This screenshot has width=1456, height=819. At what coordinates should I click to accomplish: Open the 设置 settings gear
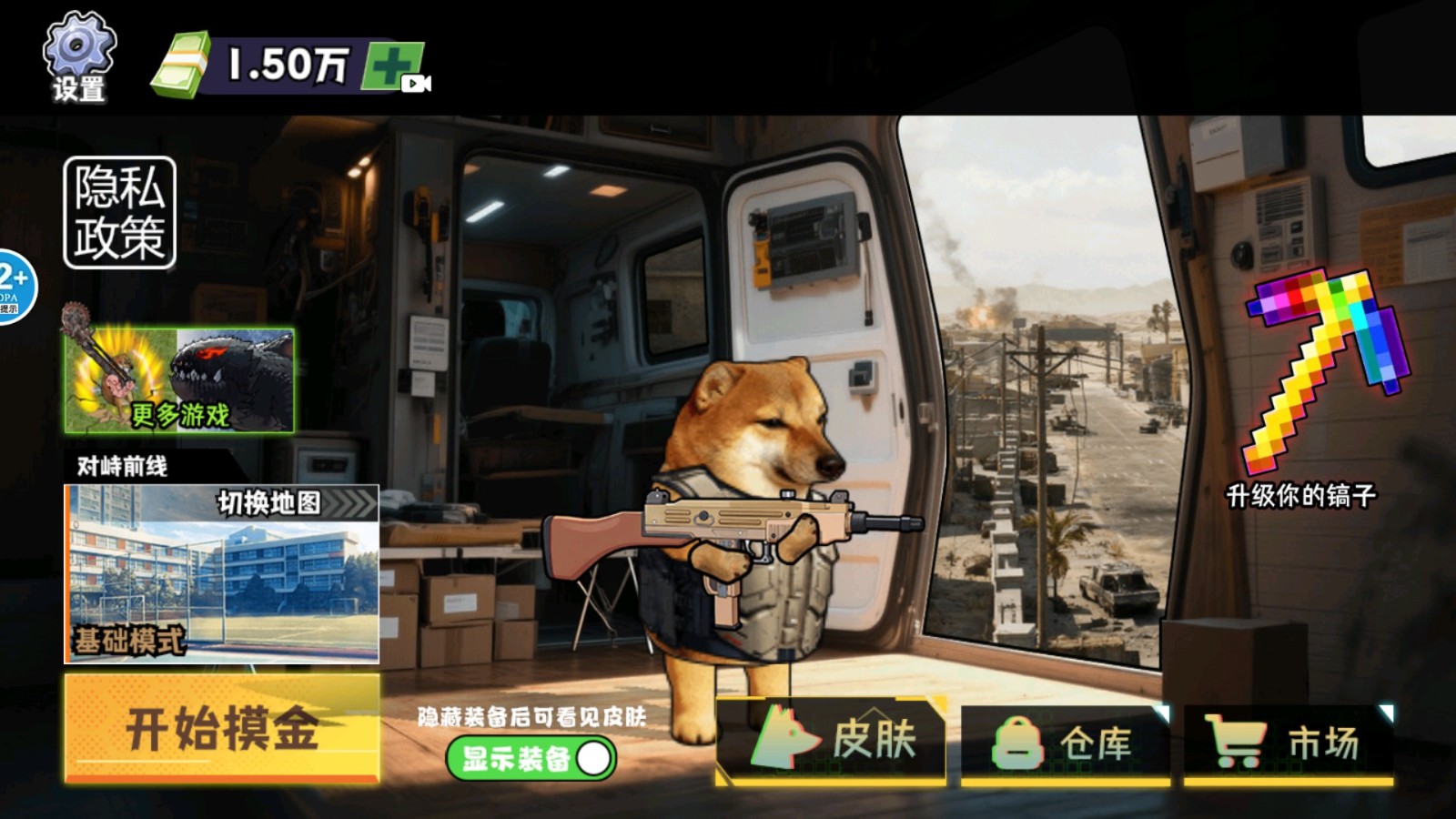point(79,56)
